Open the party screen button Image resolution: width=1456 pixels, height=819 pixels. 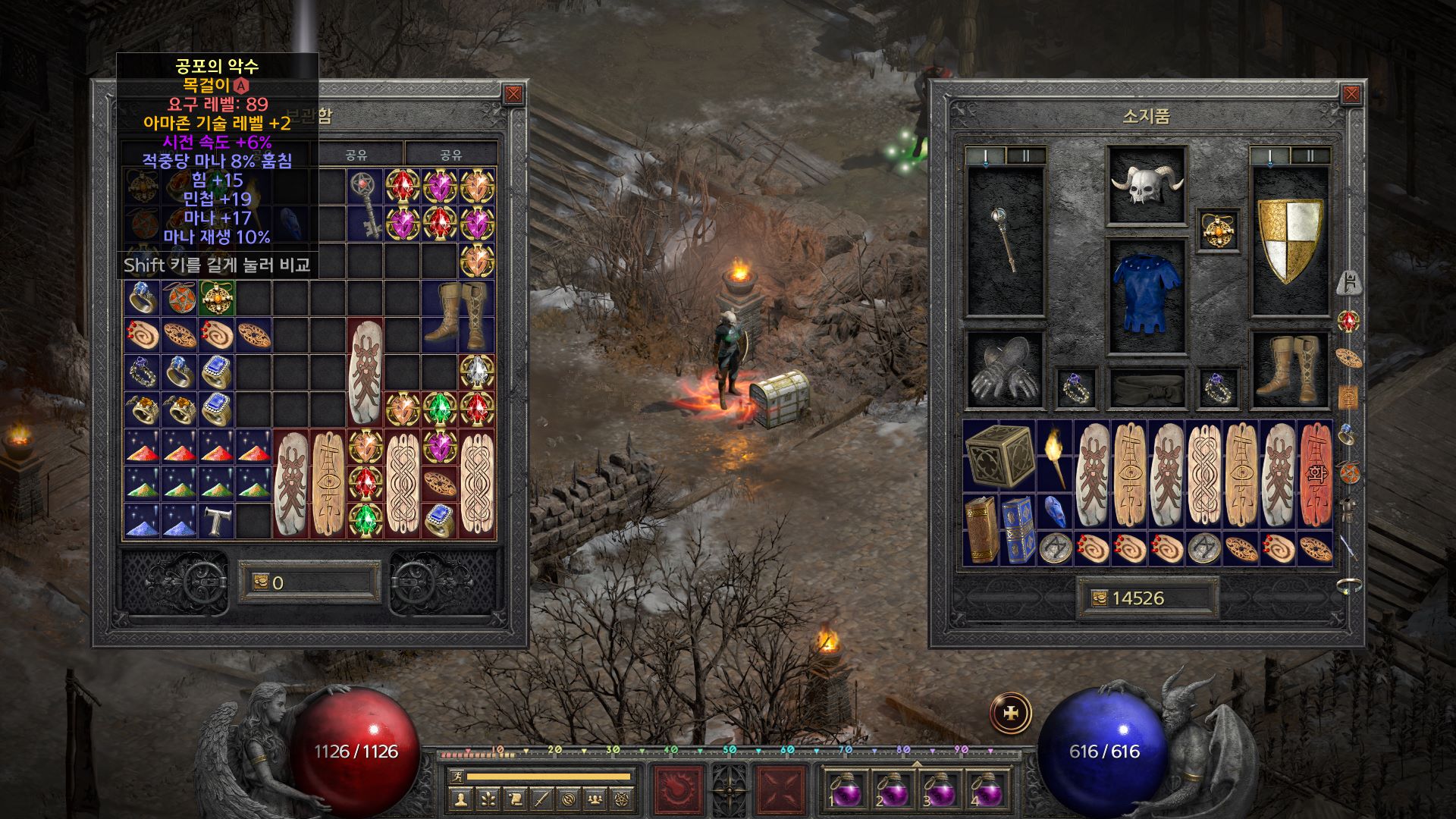(595, 799)
